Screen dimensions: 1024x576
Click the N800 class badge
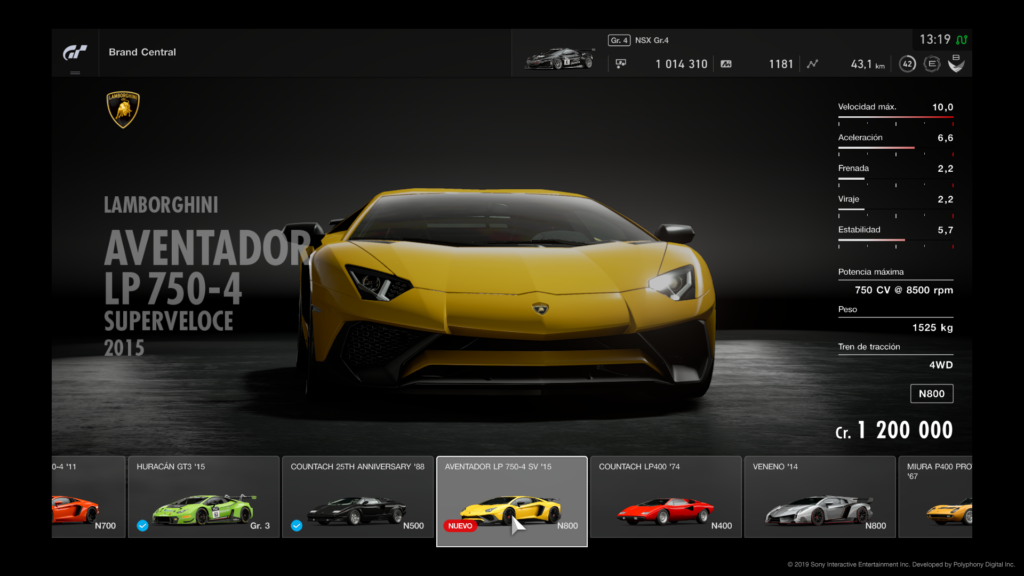coord(931,394)
